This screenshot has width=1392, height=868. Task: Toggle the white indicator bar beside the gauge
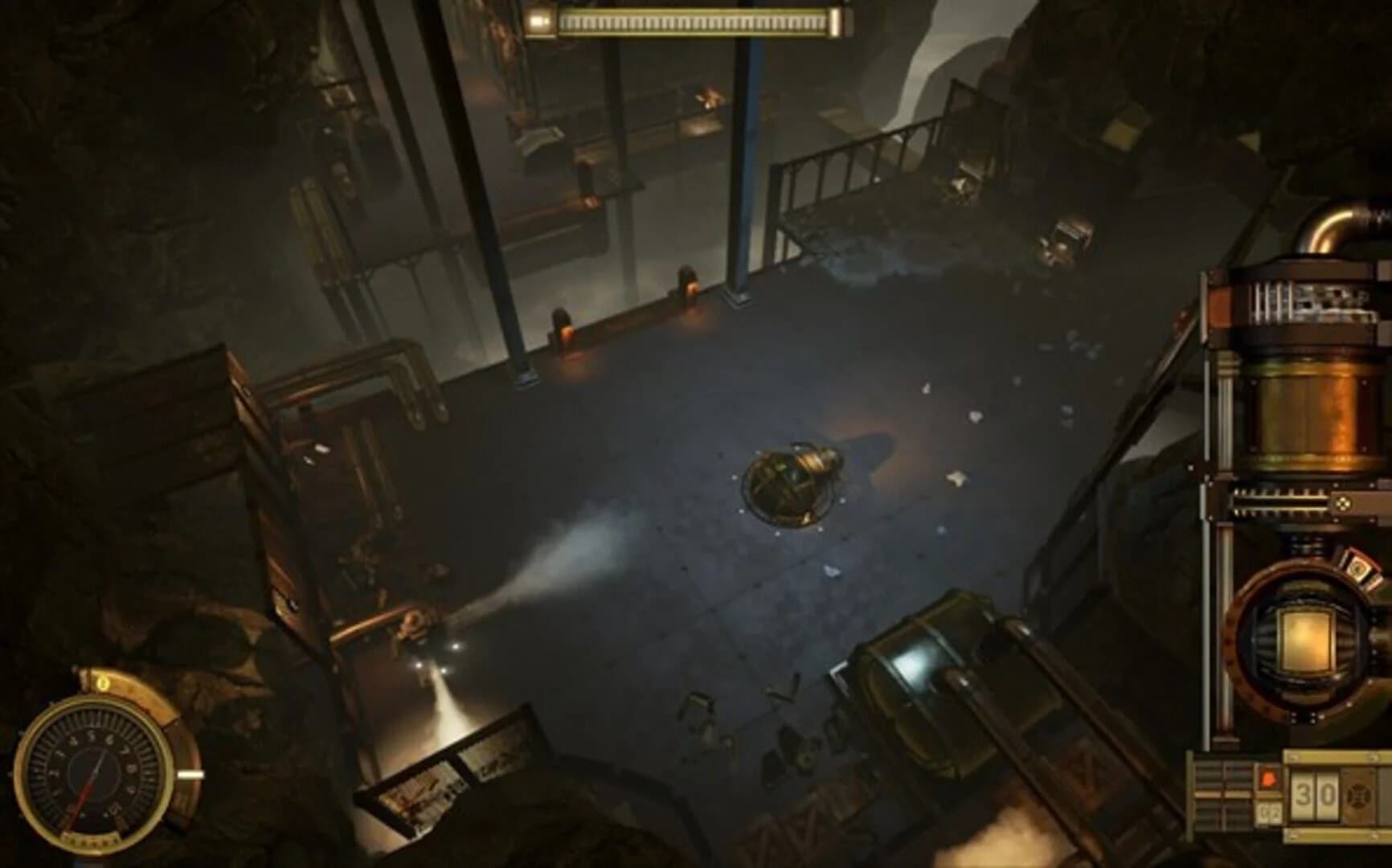pyautogui.click(x=190, y=774)
